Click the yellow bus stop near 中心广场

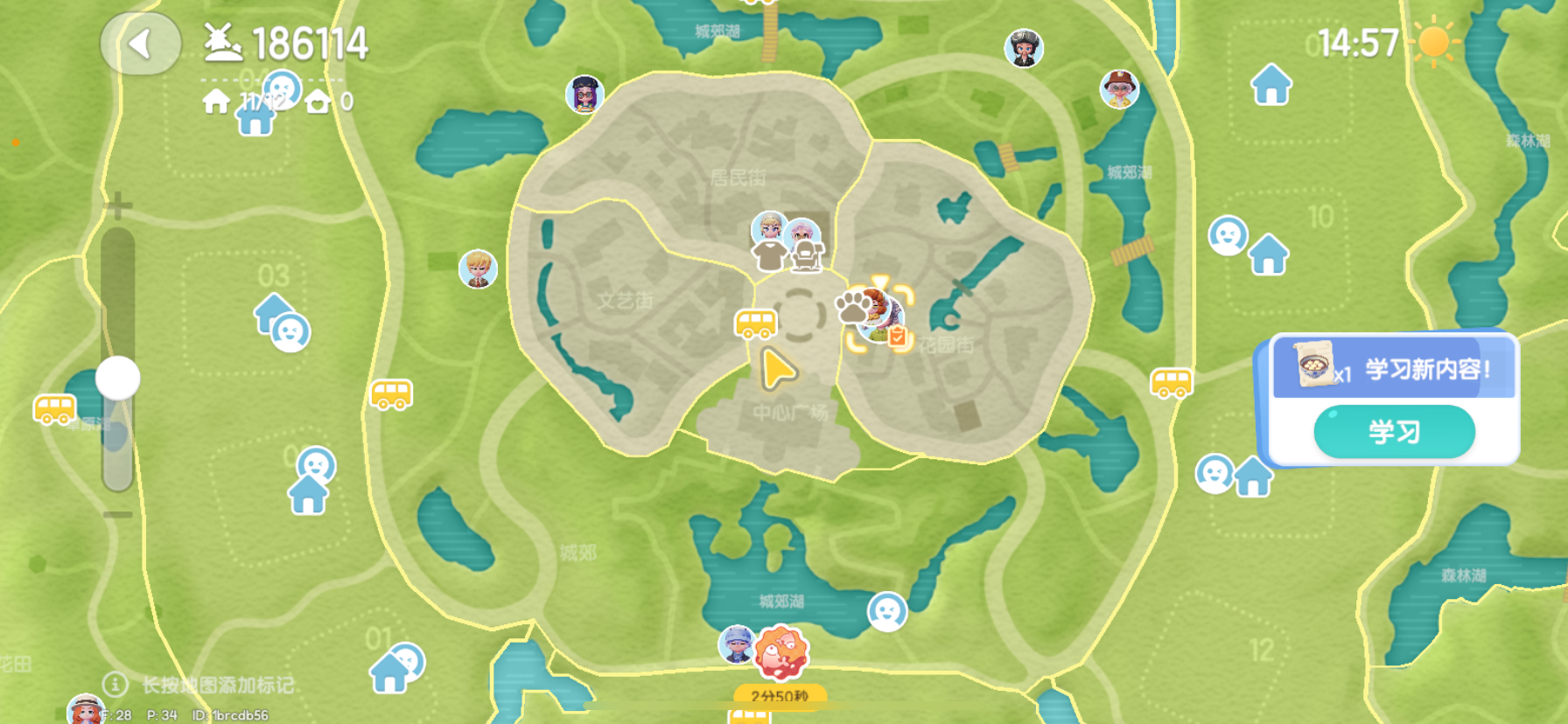click(x=757, y=324)
